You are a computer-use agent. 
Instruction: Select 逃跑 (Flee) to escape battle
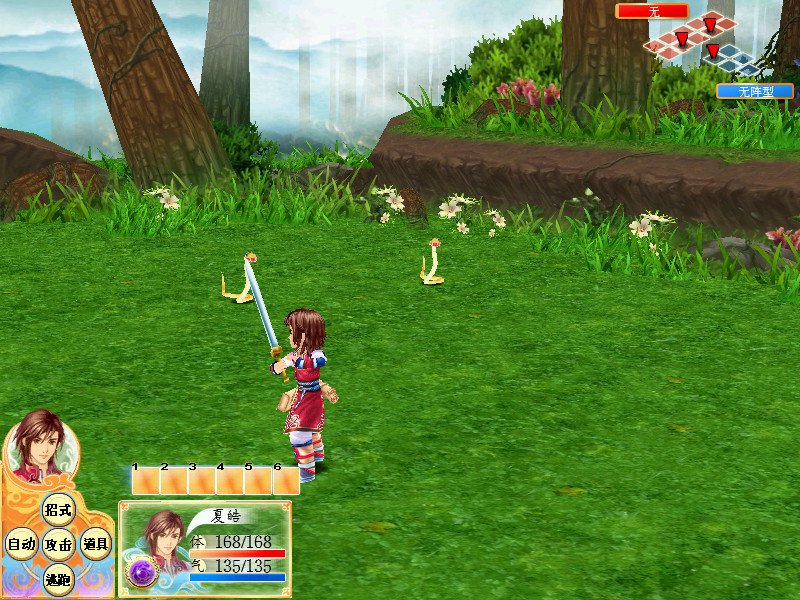tap(57, 578)
